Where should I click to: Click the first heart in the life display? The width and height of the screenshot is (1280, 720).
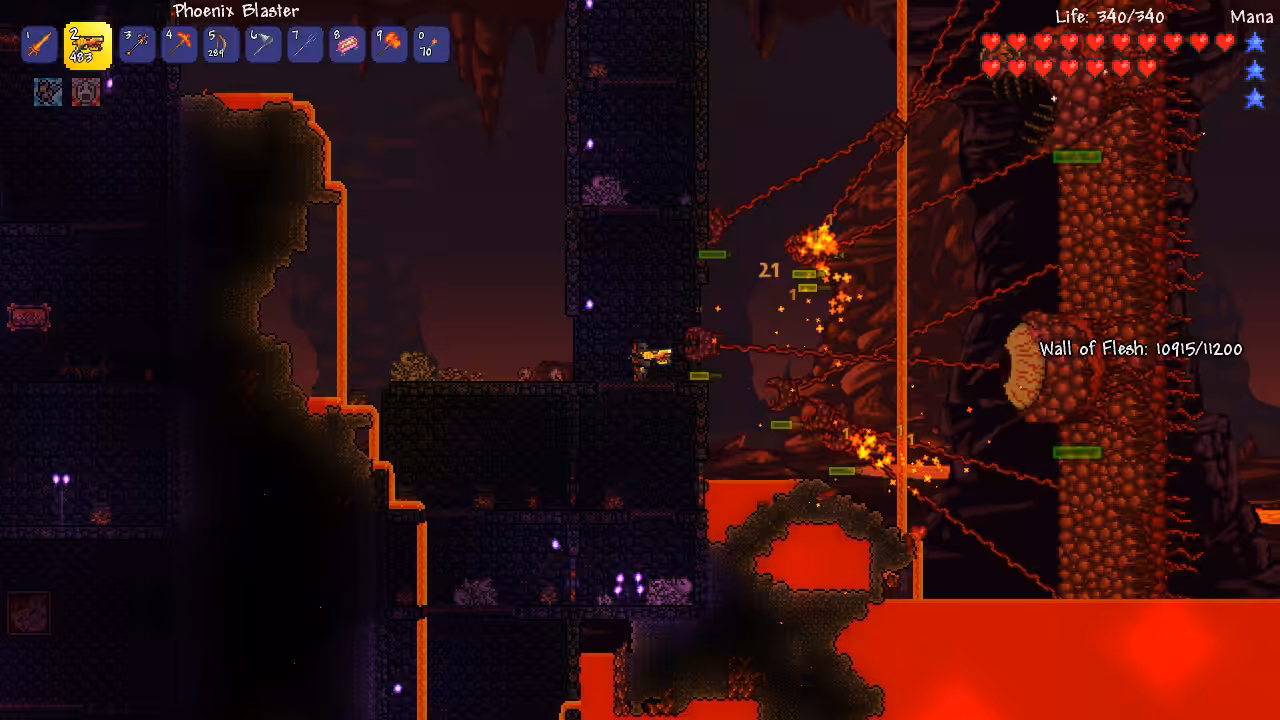click(989, 43)
